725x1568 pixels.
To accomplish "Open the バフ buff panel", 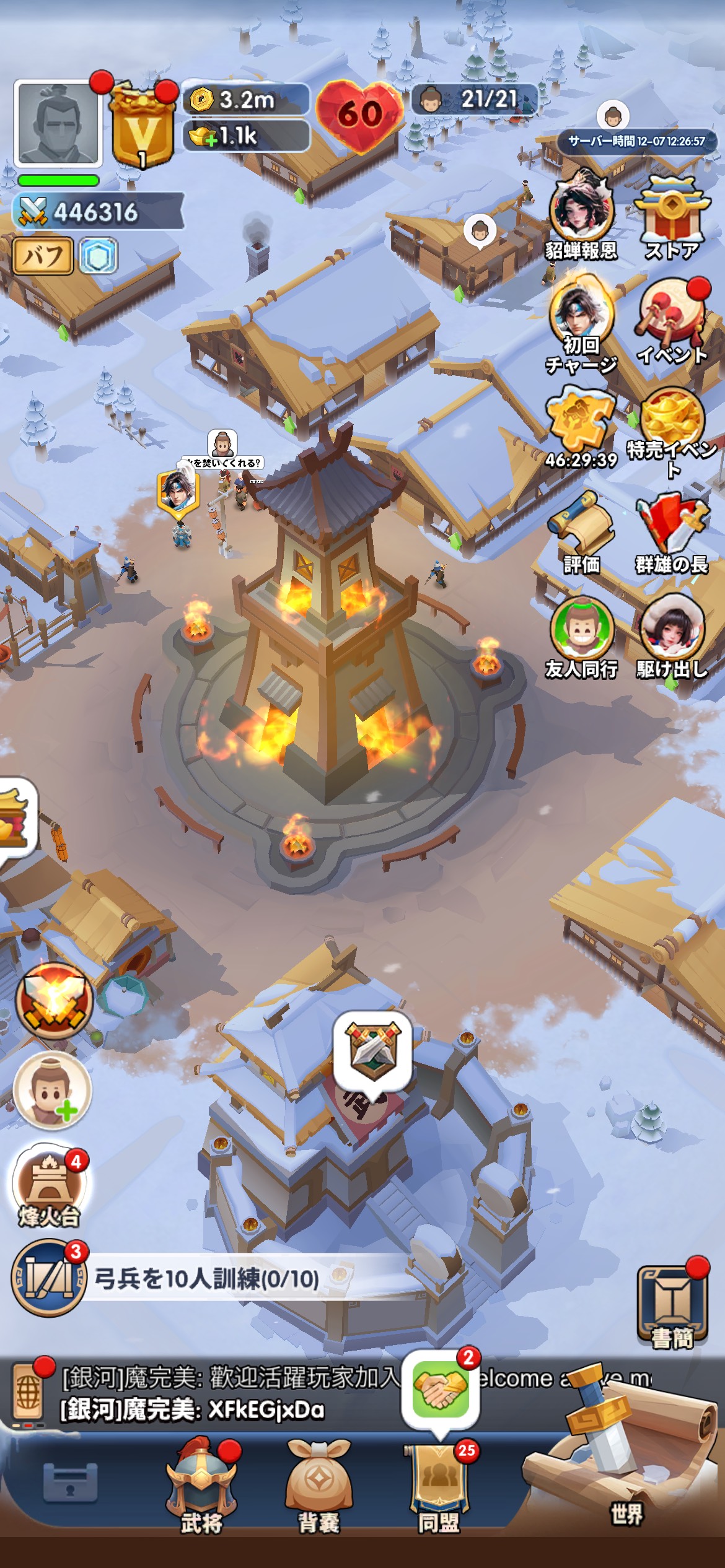I will point(43,256).
